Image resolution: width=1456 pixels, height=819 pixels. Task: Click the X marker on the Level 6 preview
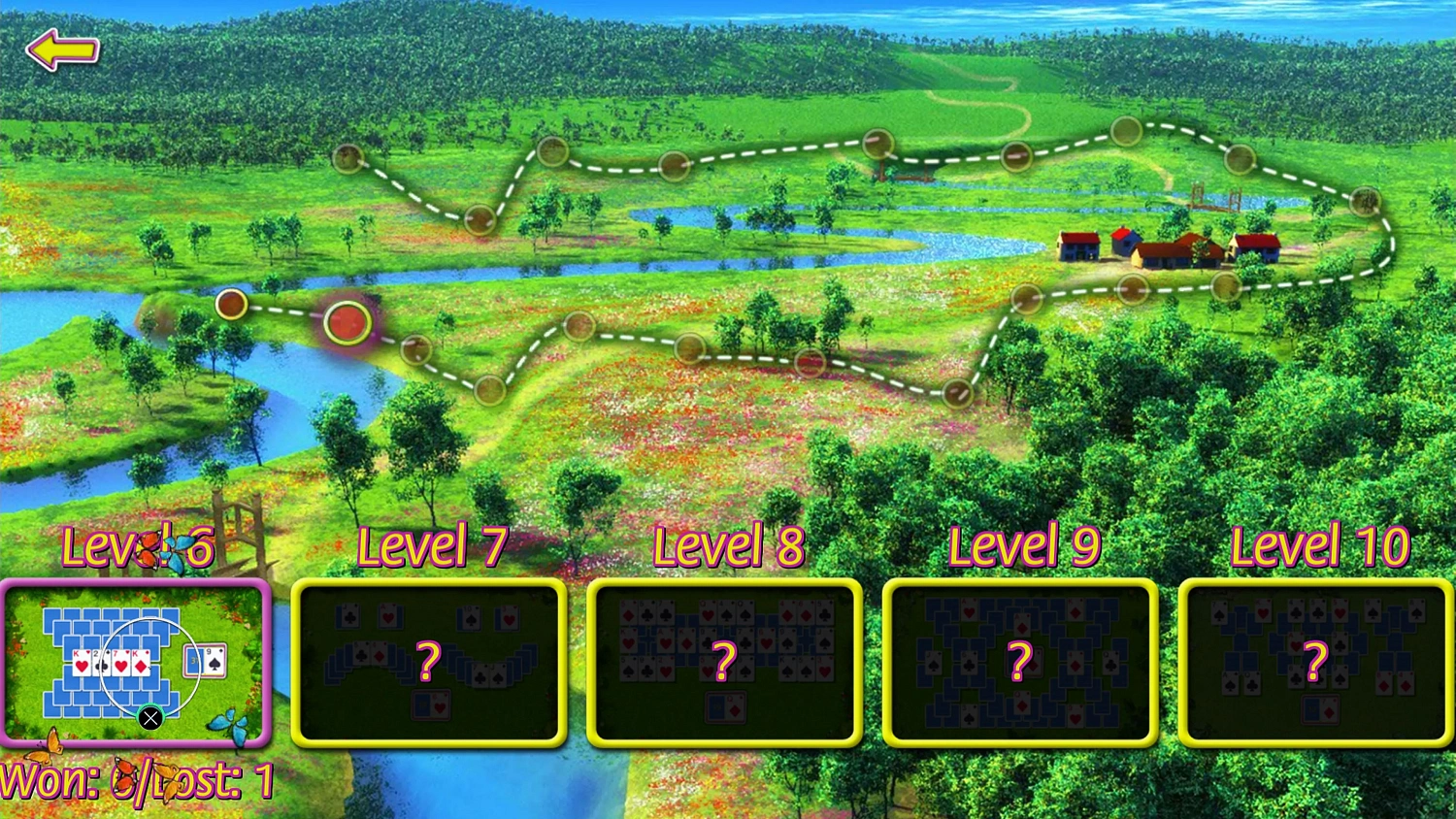point(150,718)
